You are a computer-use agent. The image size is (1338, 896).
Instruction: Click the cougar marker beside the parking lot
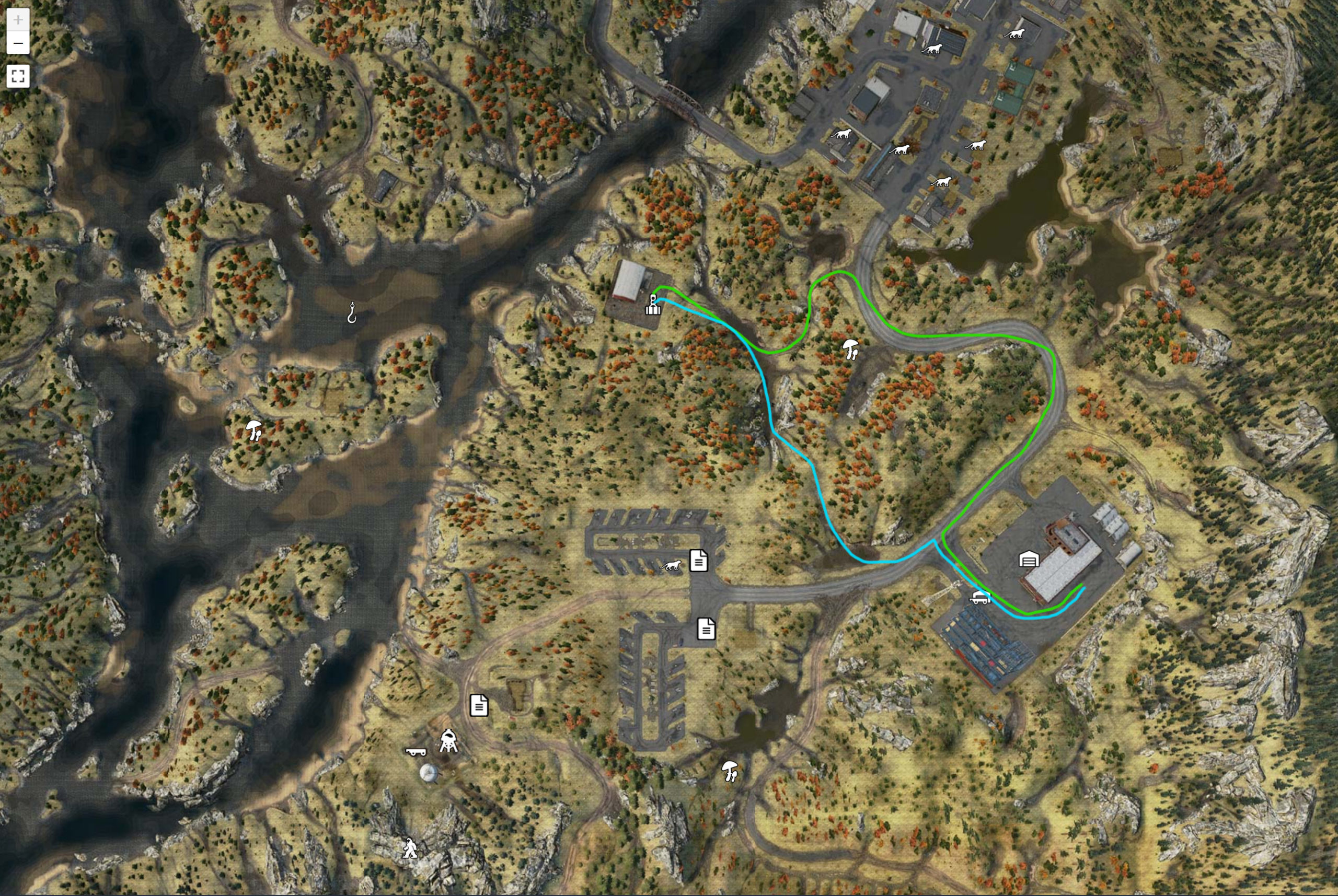(x=671, y=566)
